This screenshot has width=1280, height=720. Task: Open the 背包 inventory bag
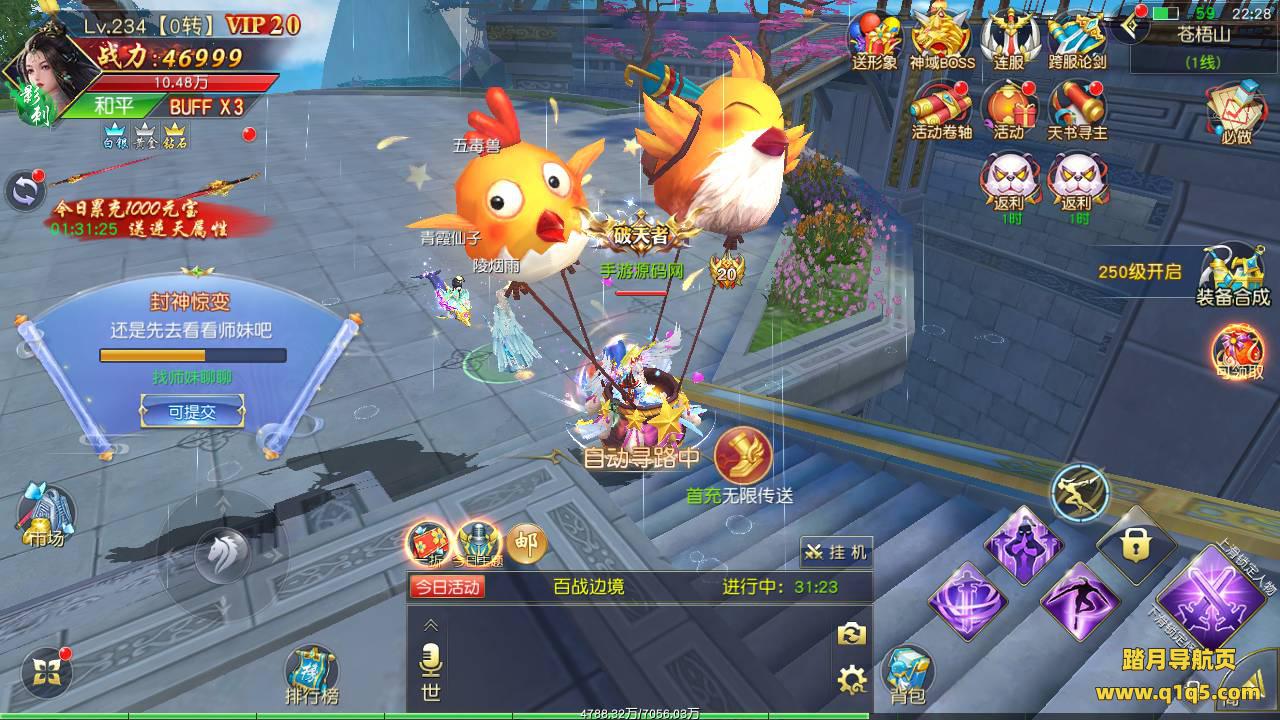tap(907, 675)
